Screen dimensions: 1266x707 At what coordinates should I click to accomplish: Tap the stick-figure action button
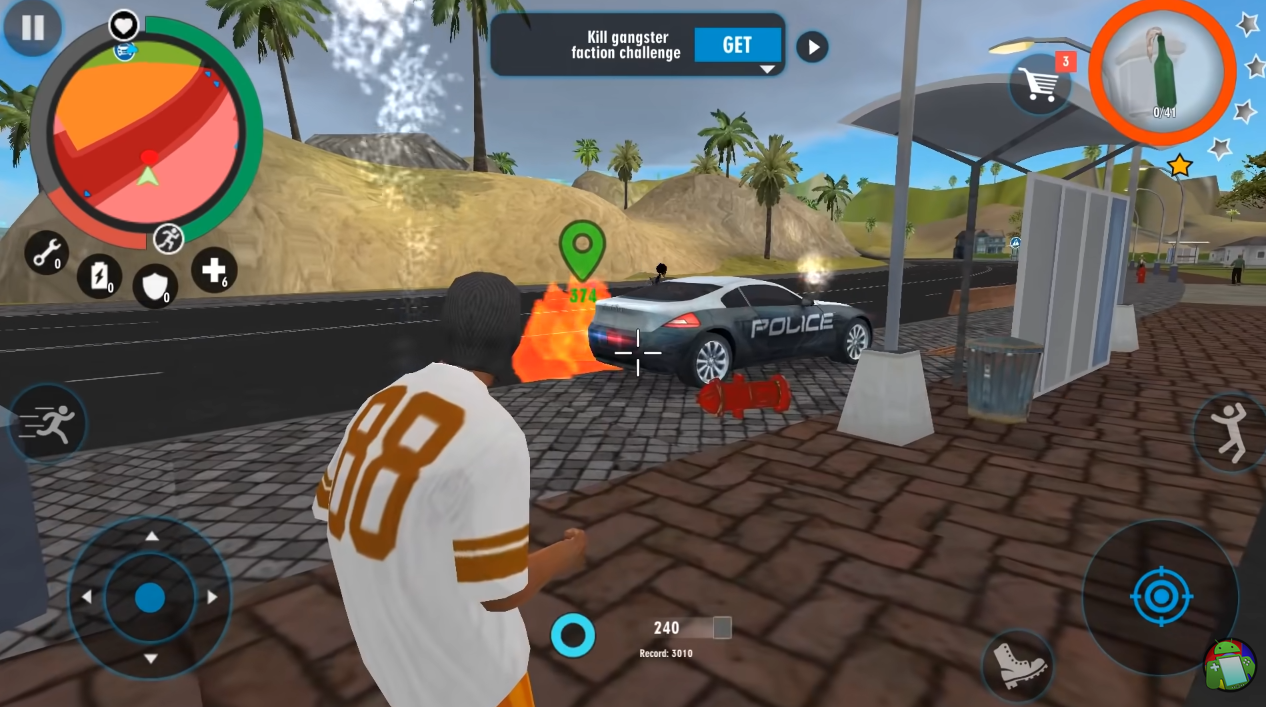point(1230,432)
